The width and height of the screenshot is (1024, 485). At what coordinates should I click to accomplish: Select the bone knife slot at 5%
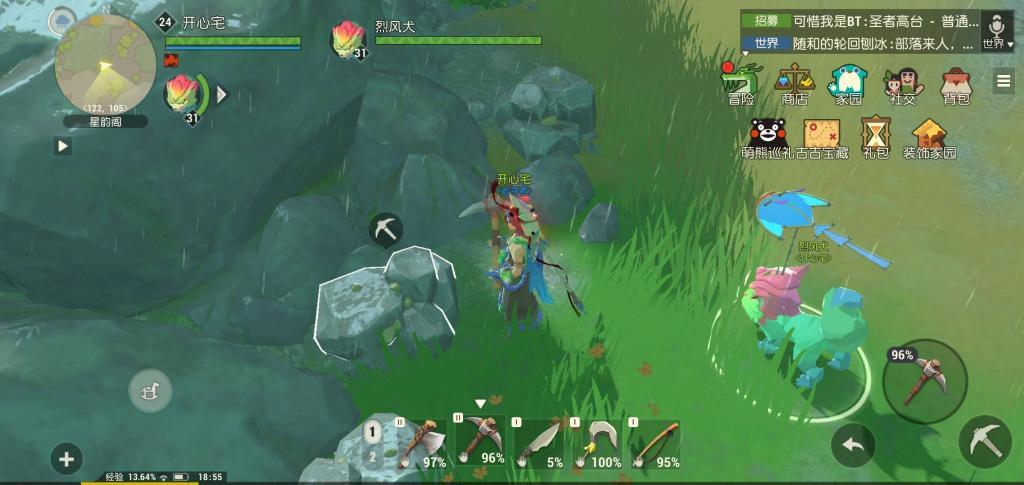click(538, 443)
